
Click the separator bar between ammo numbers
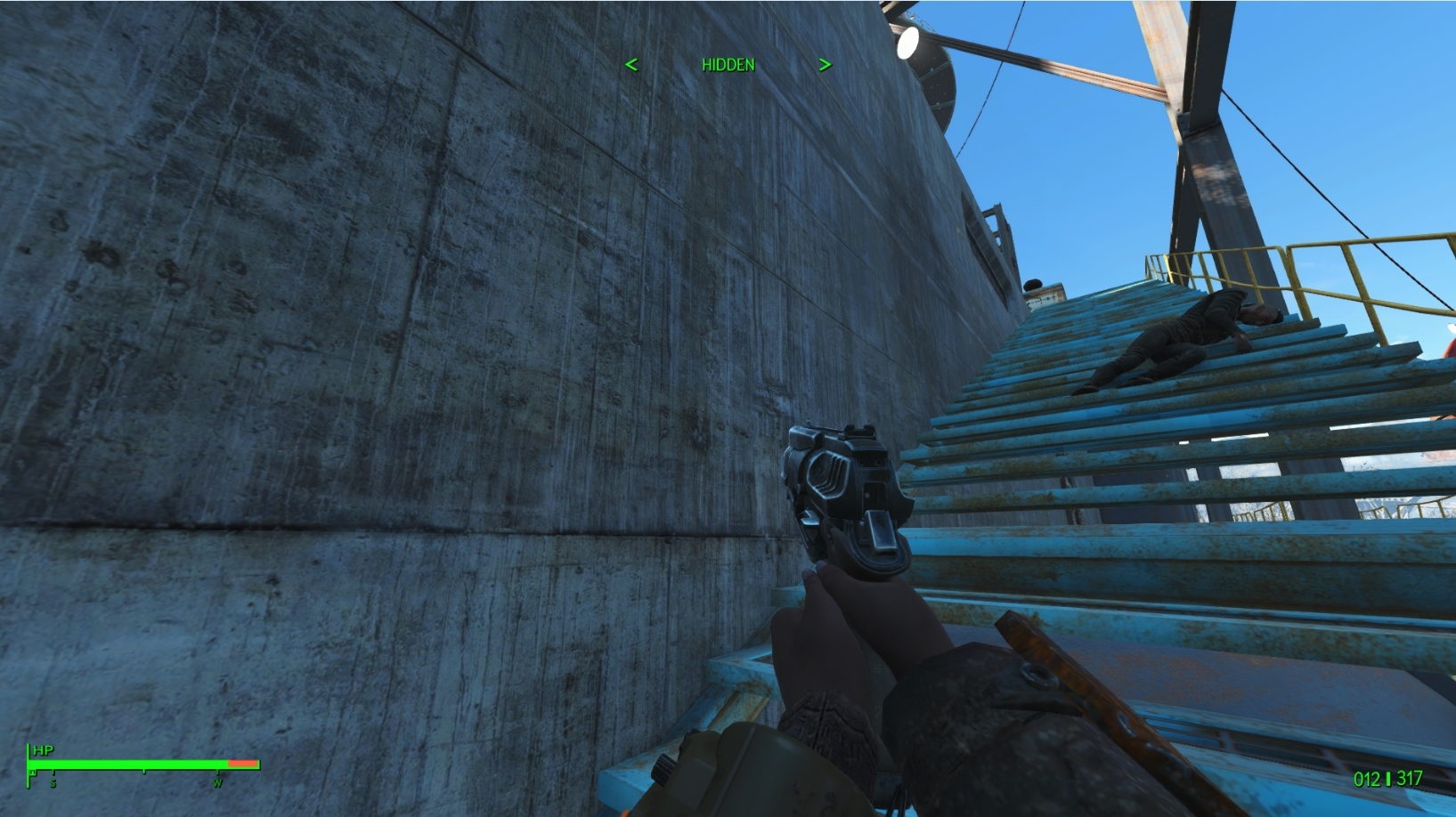(x=1388, y=779)
